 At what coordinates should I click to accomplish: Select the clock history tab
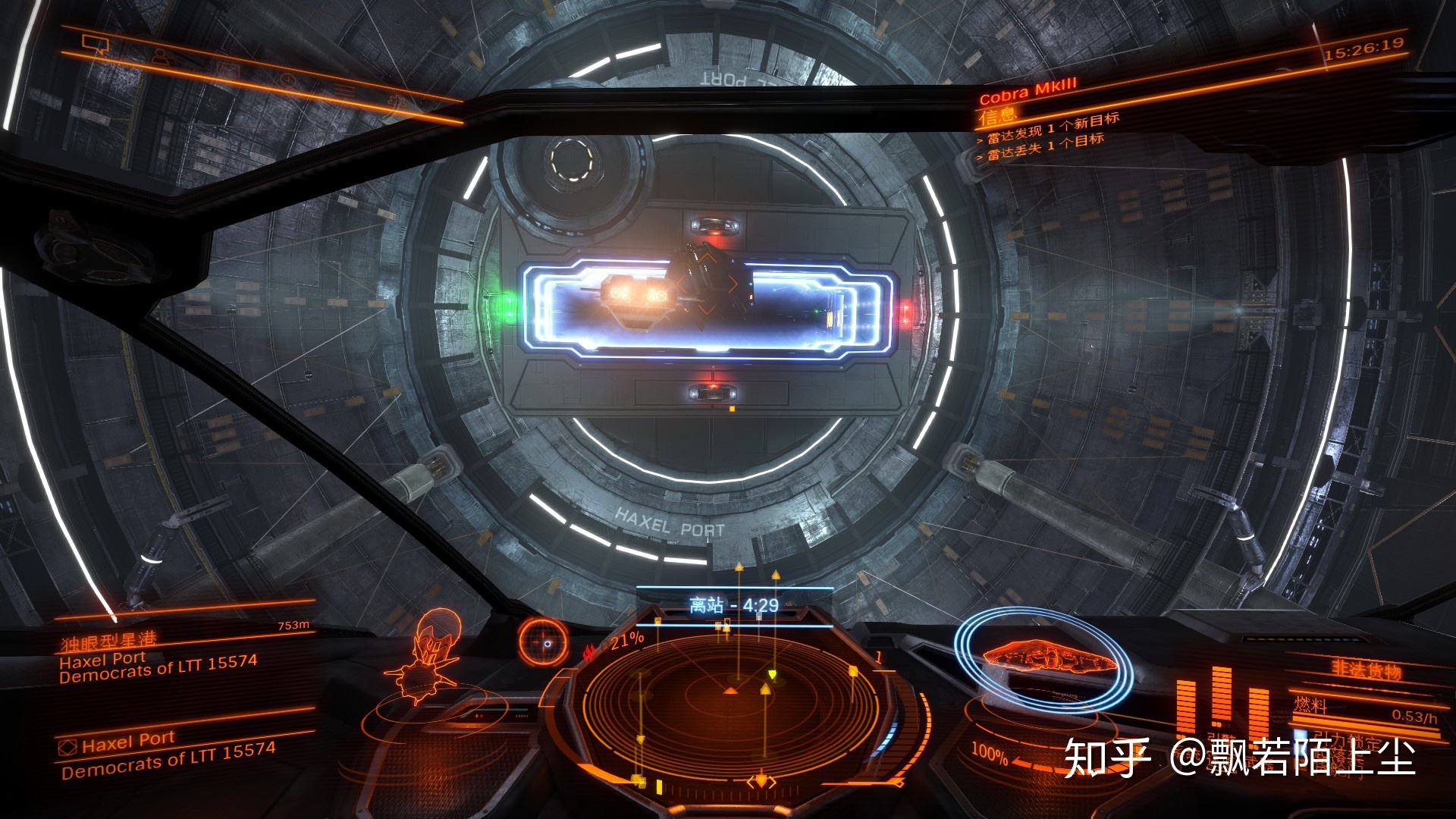click(288, 79)
